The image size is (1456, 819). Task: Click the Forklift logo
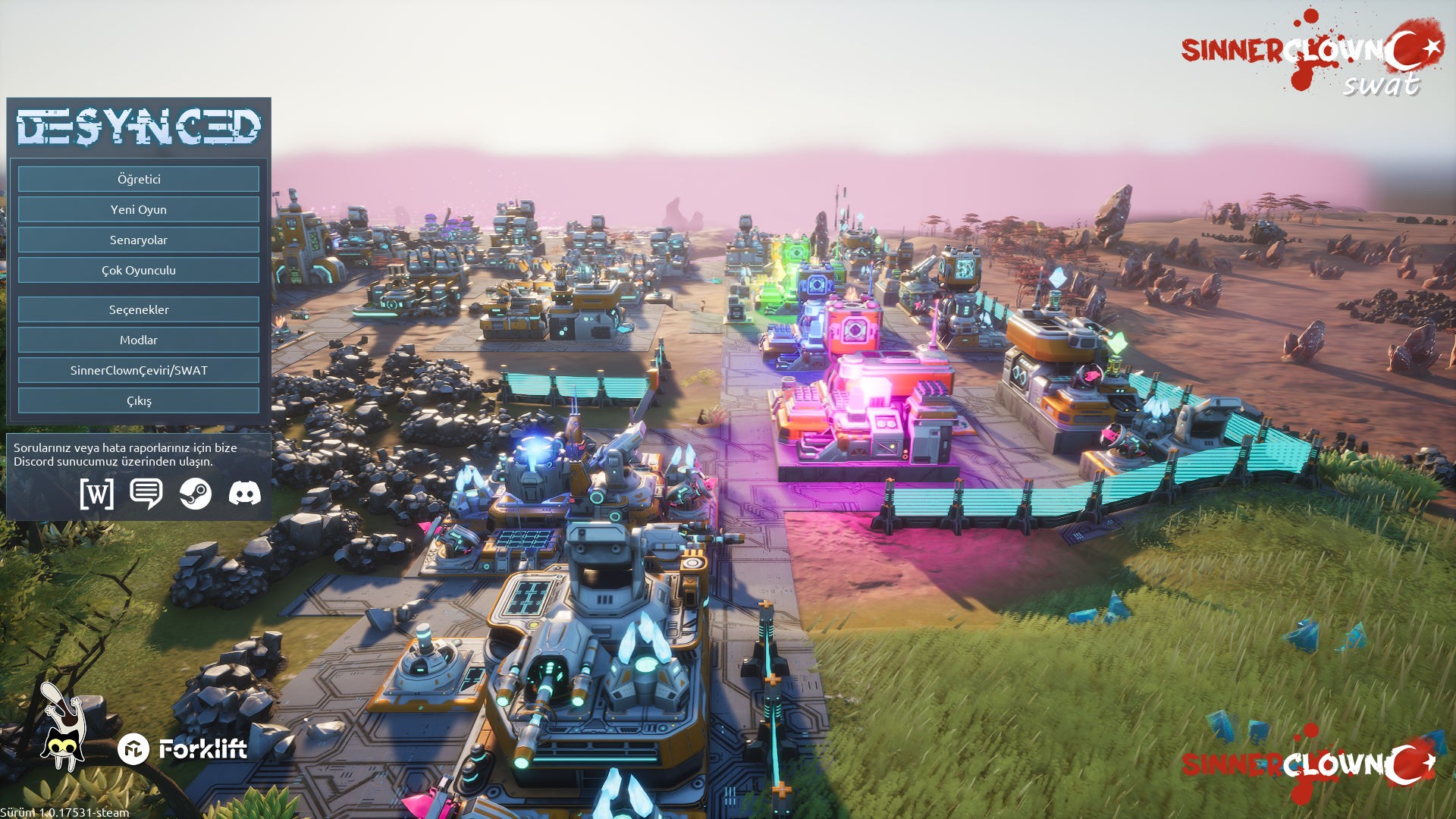tap(183, 749)
